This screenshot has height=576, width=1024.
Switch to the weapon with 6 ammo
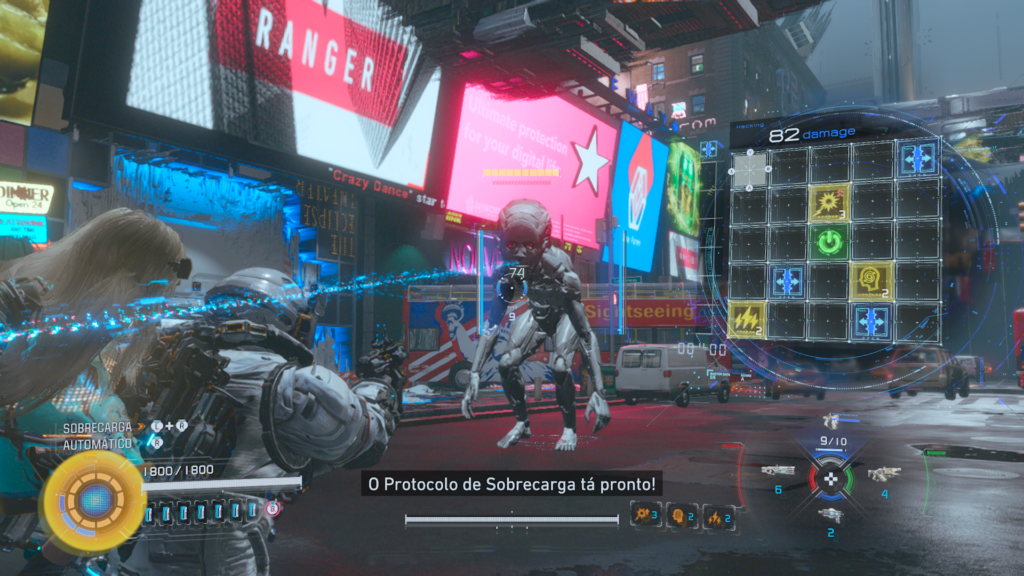point(778,471)
